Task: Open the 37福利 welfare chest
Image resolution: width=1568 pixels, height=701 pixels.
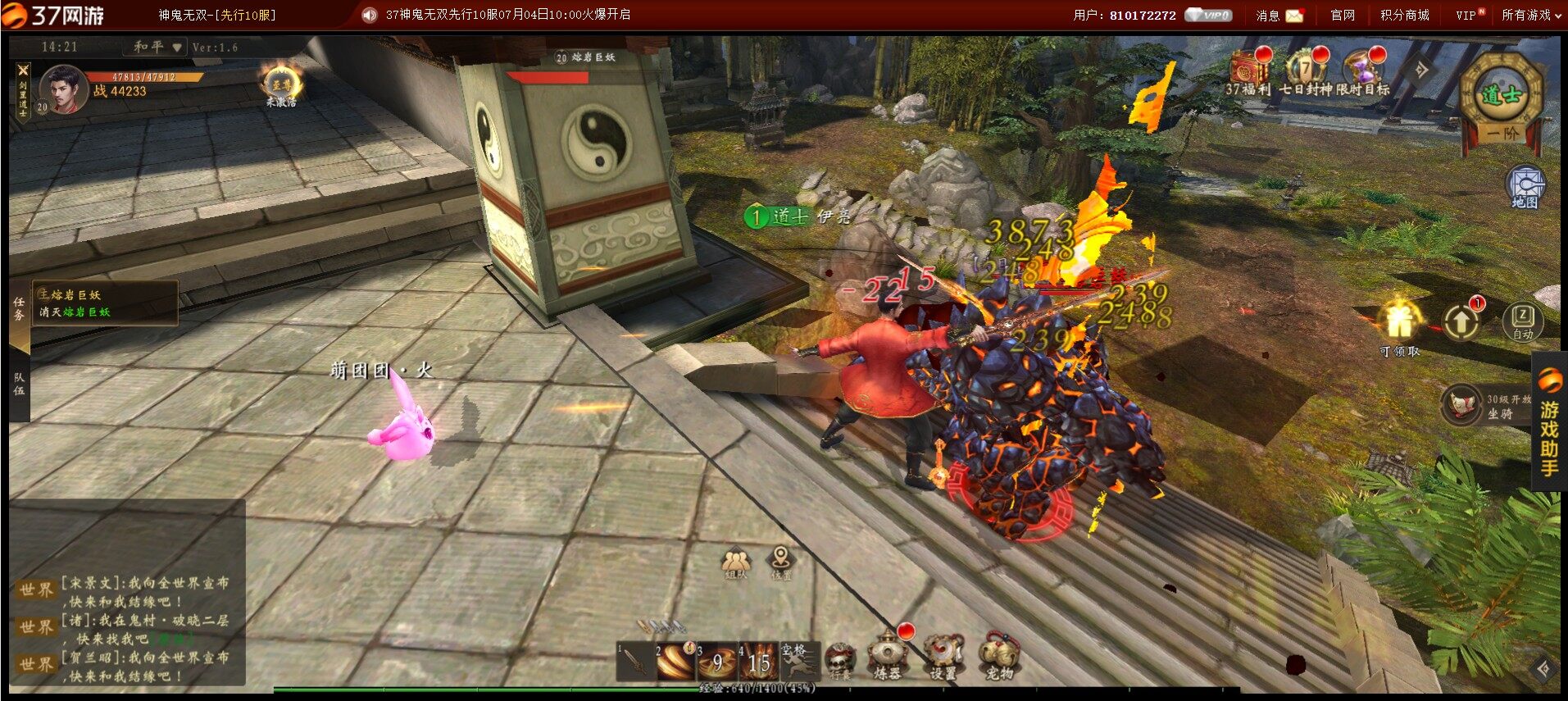Action: [1248, 69]
